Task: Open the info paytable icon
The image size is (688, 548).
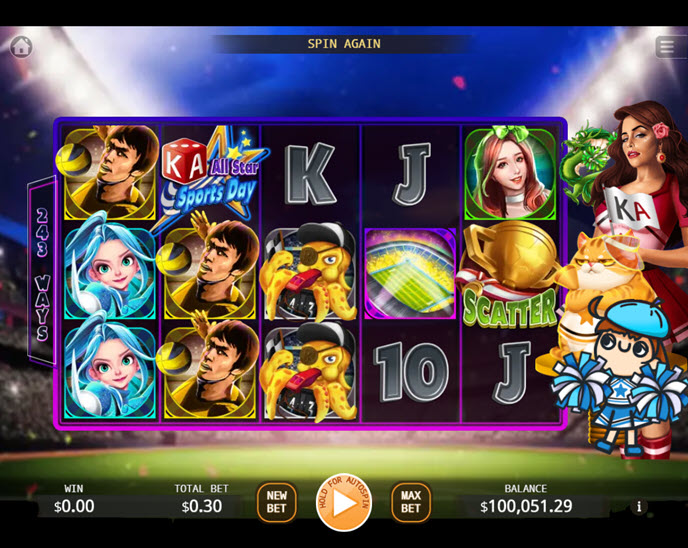Action: [639, 507]
